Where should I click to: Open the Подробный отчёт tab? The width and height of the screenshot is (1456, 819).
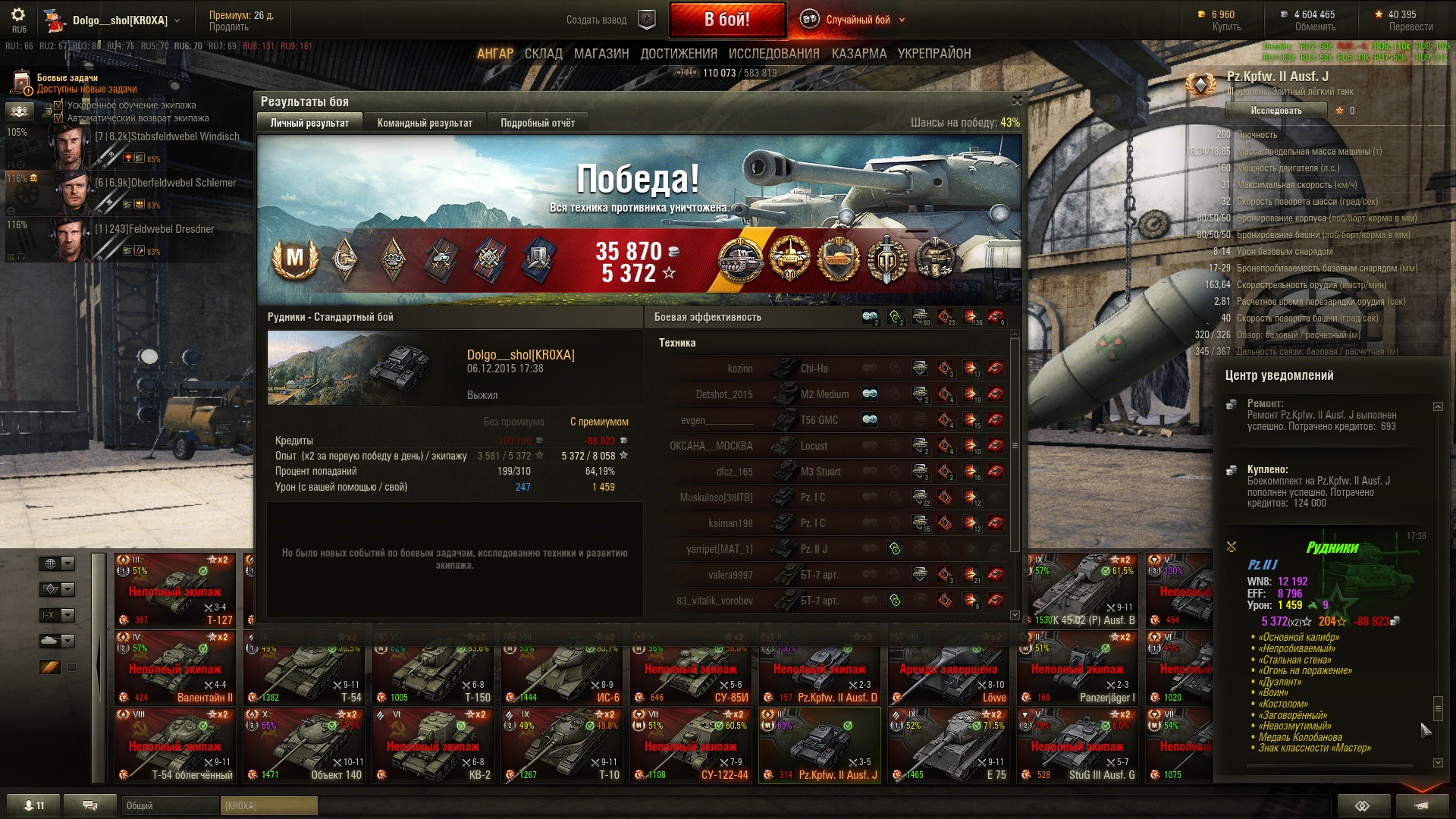[x=537, y=123]
